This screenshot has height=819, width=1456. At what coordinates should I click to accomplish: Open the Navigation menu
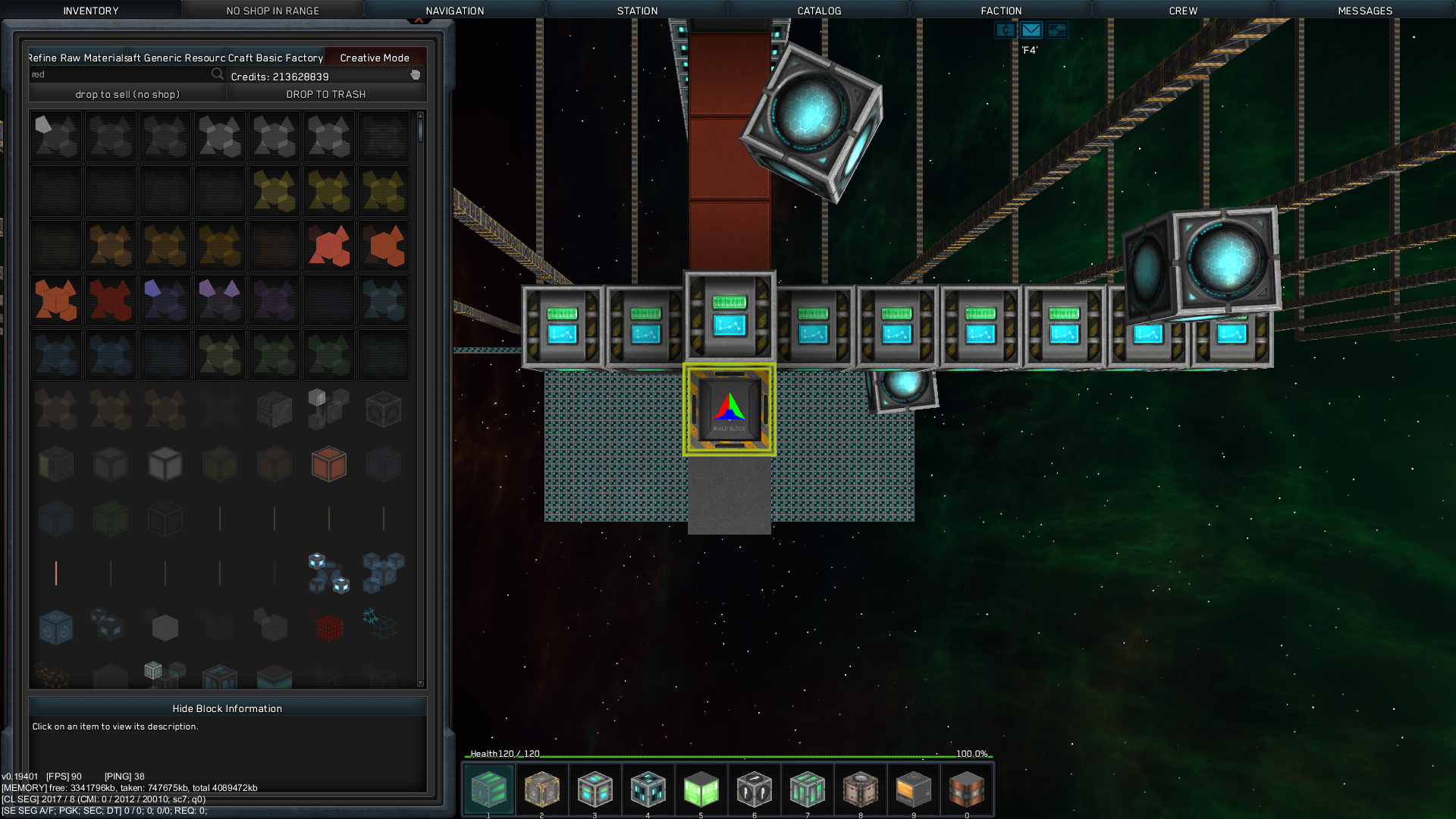tap(454, 11)
